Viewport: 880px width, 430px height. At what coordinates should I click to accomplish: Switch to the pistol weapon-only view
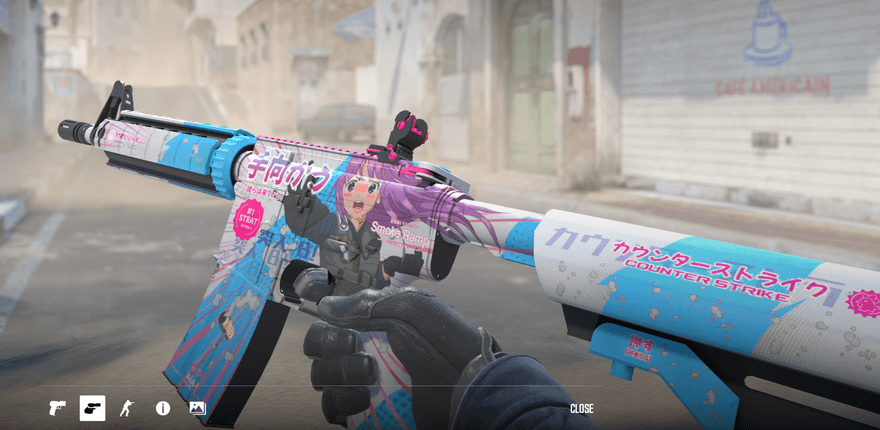tap(57, 408)
